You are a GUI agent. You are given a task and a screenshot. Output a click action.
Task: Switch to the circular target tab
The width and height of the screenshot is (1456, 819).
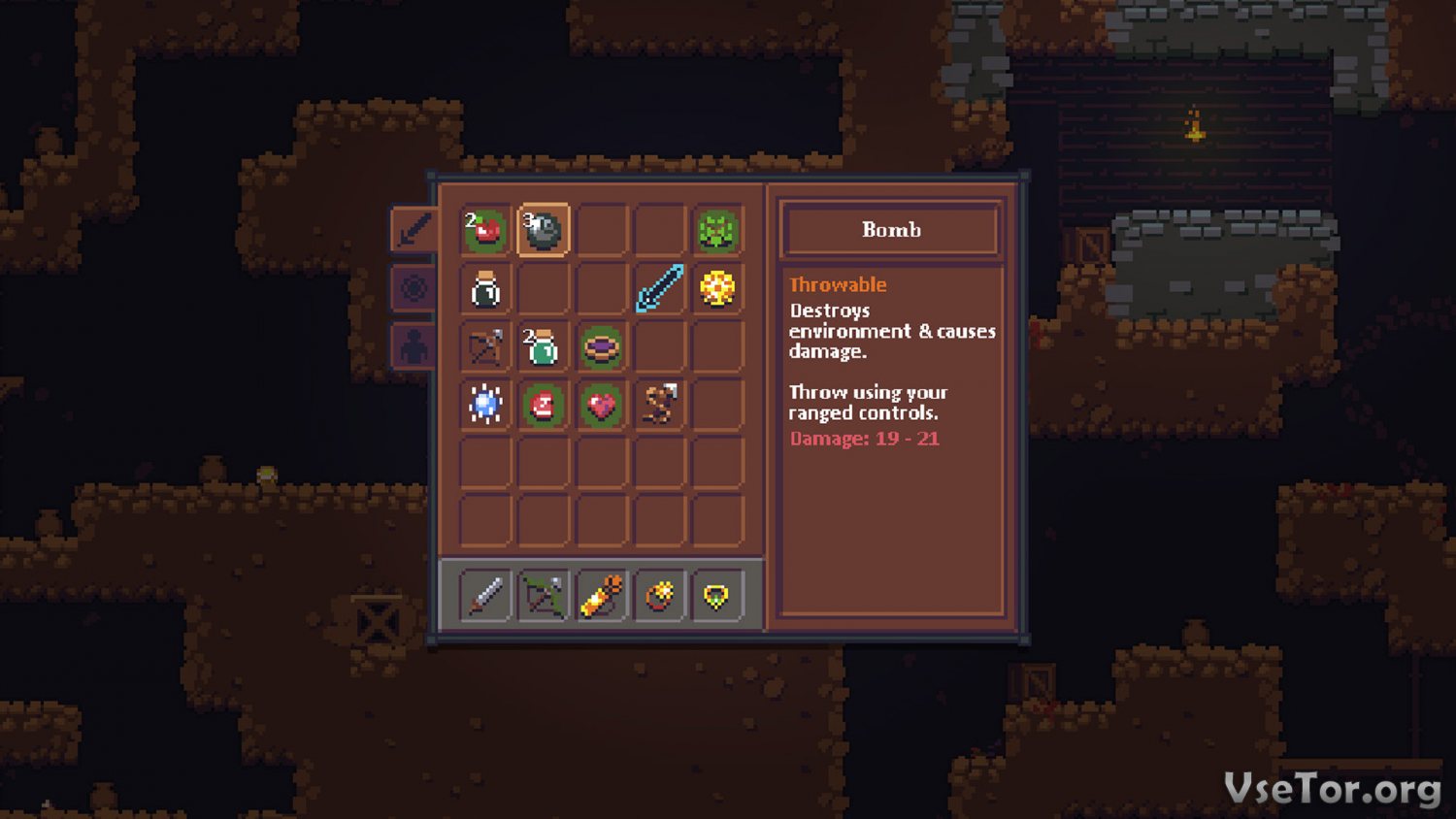point(414,288)
